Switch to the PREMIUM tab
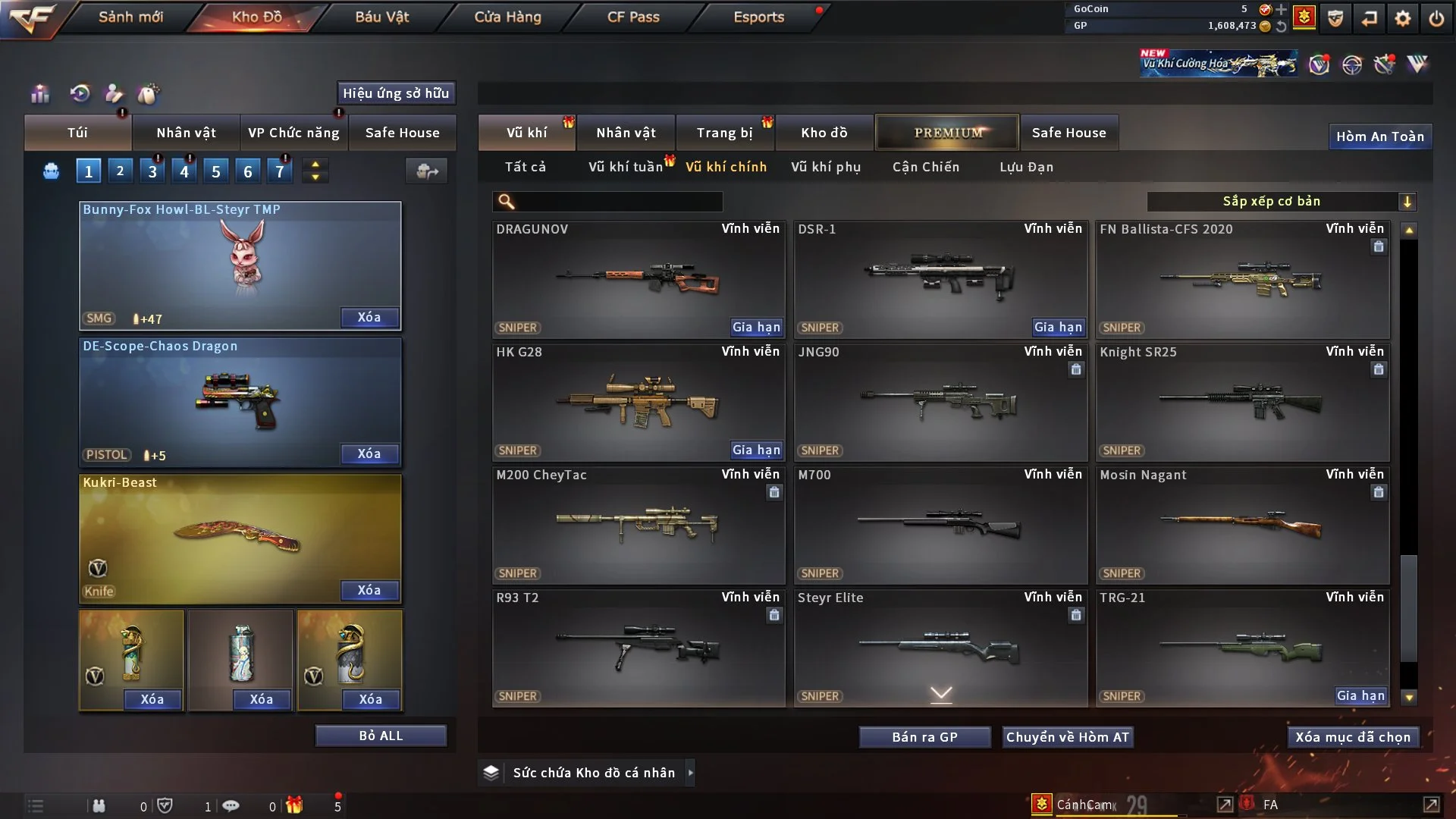Viewport: 1456px width, 819px height. (x=947, y=133)
